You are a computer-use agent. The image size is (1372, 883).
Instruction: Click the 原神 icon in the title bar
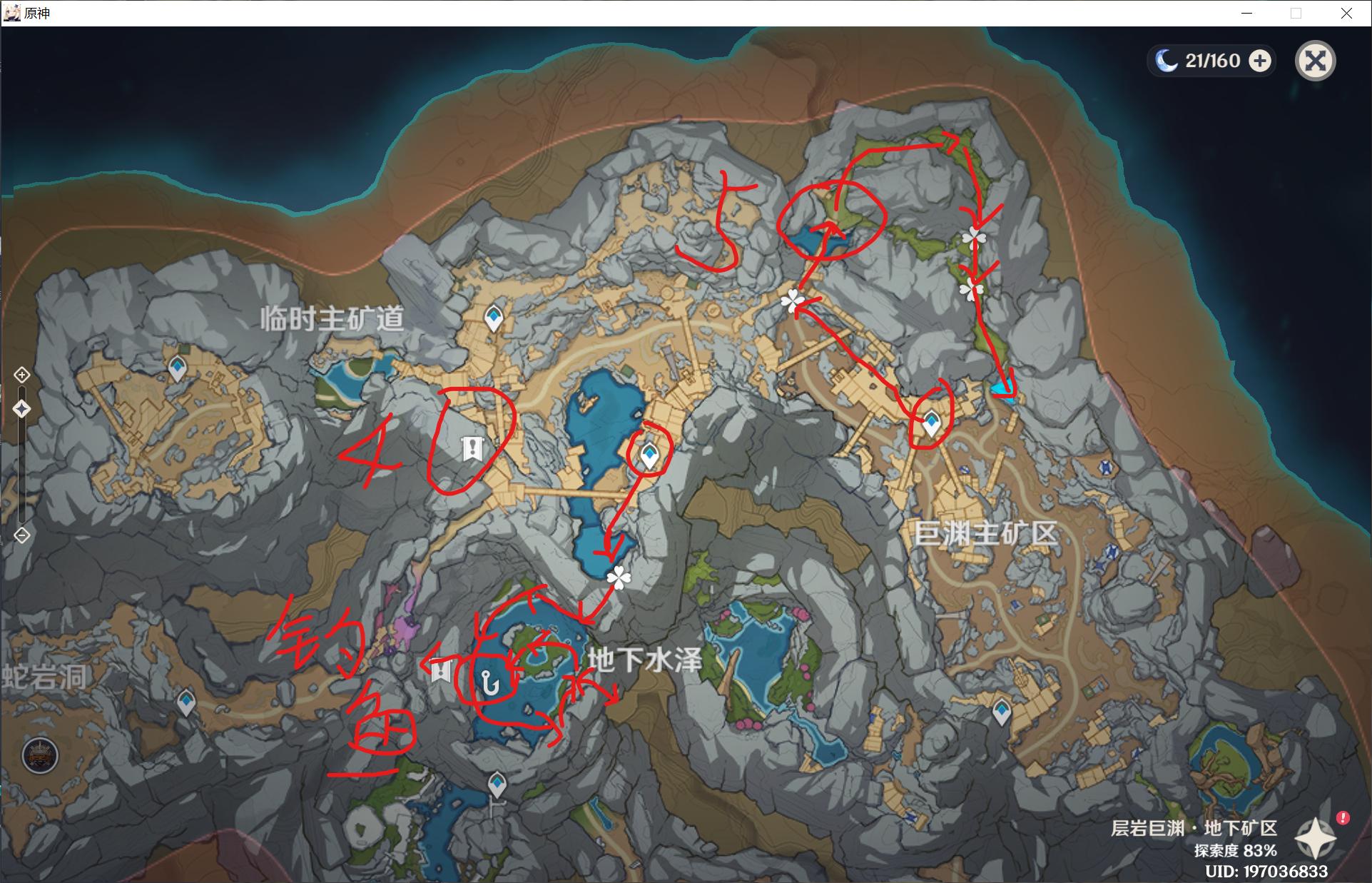click(12, 12)
